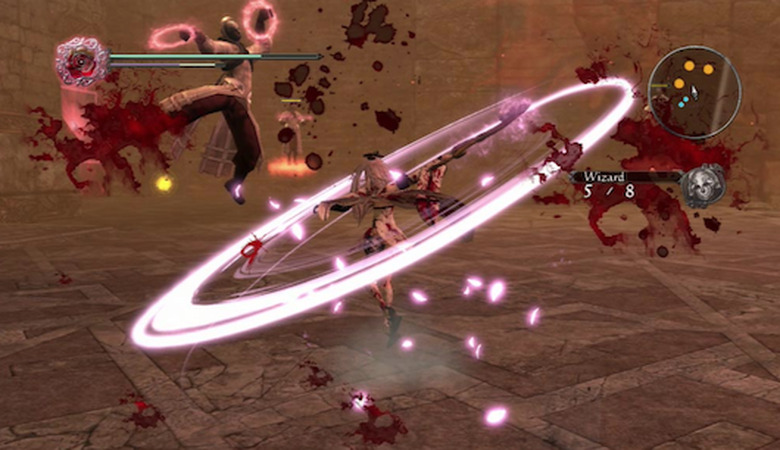Select the rose emblem beside the health bar
The image size is (780, 450).
pos(82,61)
